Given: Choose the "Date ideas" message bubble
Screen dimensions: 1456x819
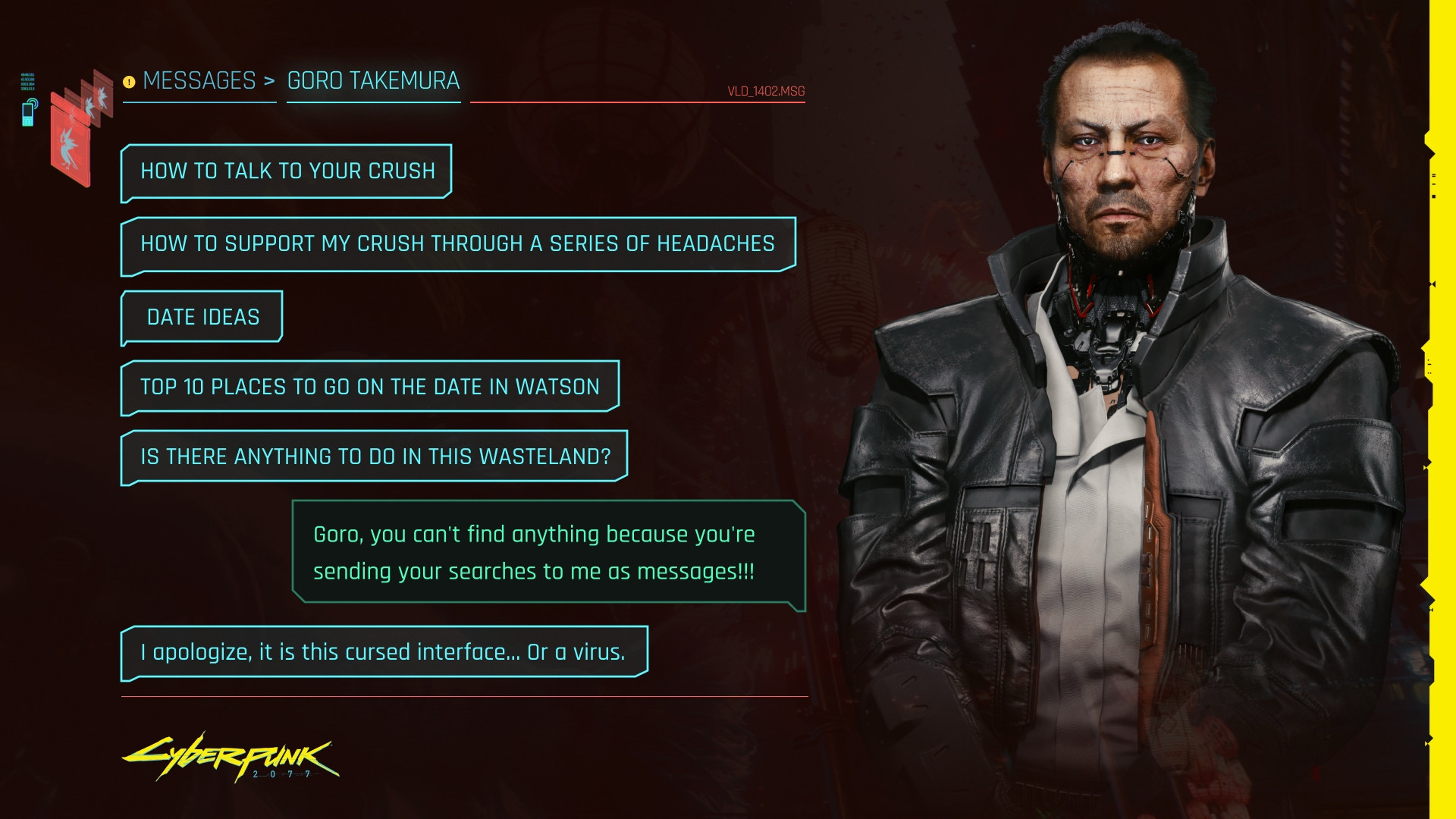Looking at the screenshot, I should (x=202, y=317).
